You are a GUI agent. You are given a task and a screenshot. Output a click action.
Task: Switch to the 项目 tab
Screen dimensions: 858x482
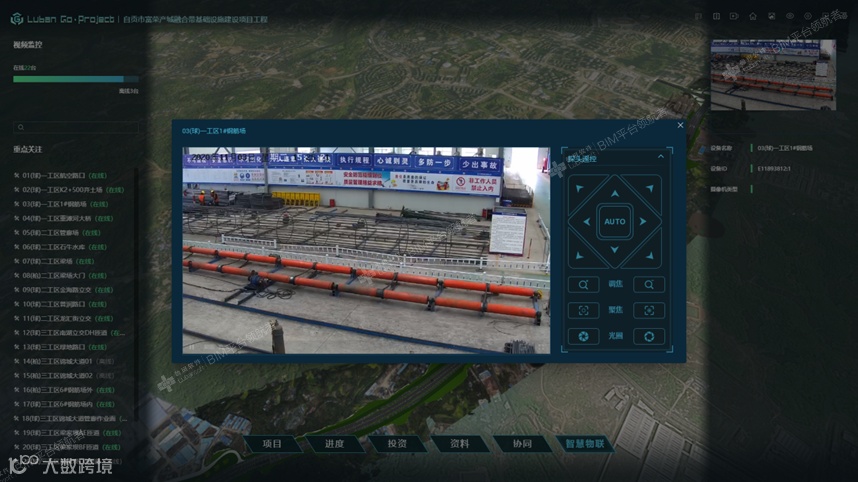[x=272, y=443]
